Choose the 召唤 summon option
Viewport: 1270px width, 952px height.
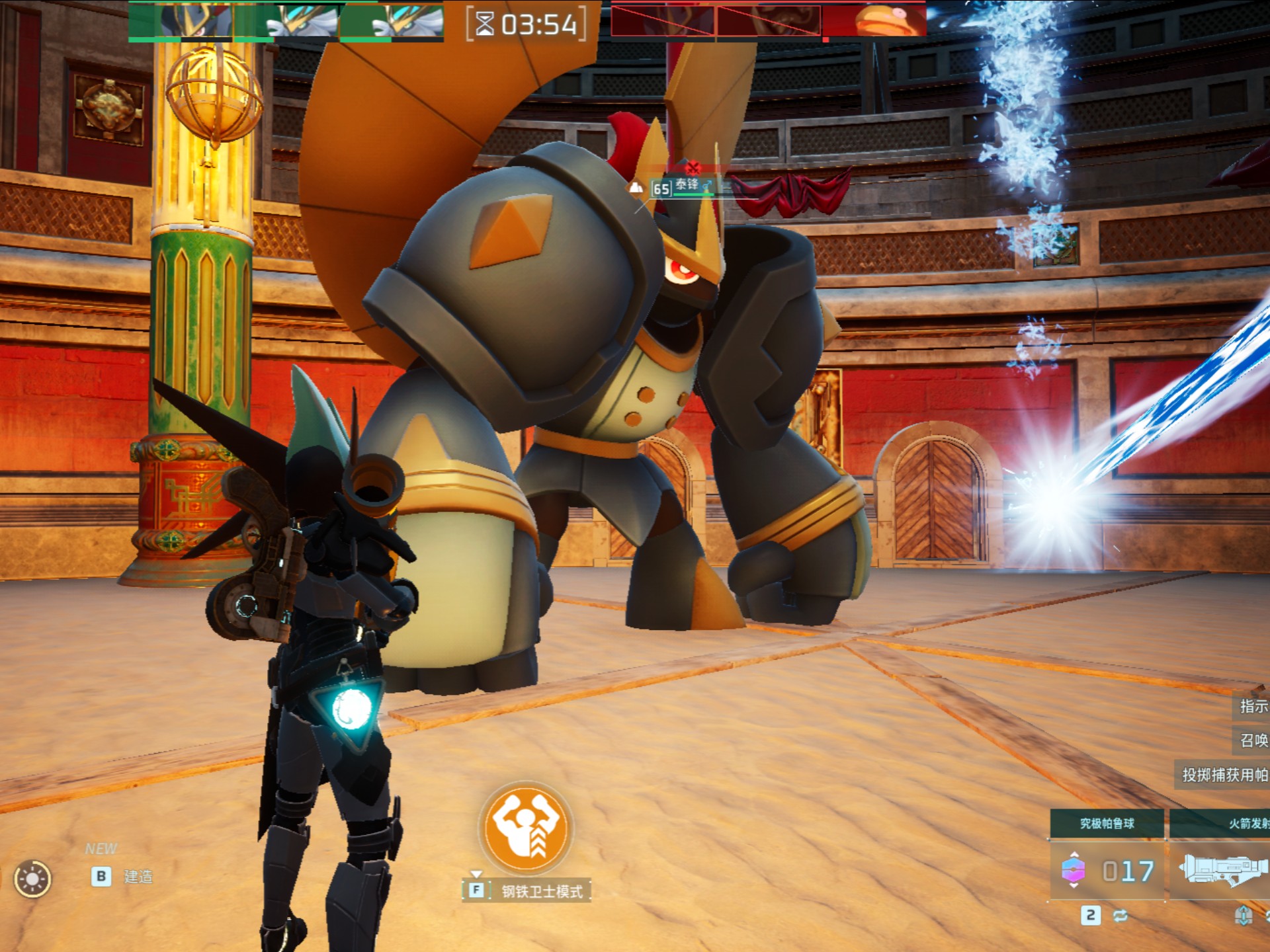1253,740
